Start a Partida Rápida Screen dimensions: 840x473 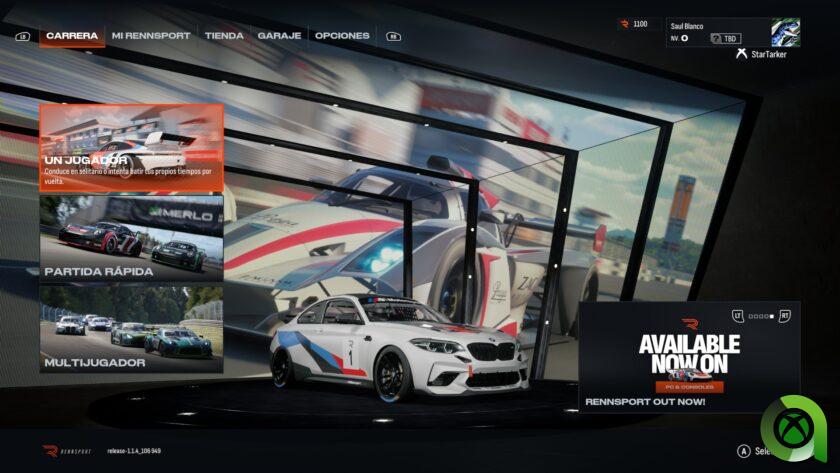[x=131, y=238]
